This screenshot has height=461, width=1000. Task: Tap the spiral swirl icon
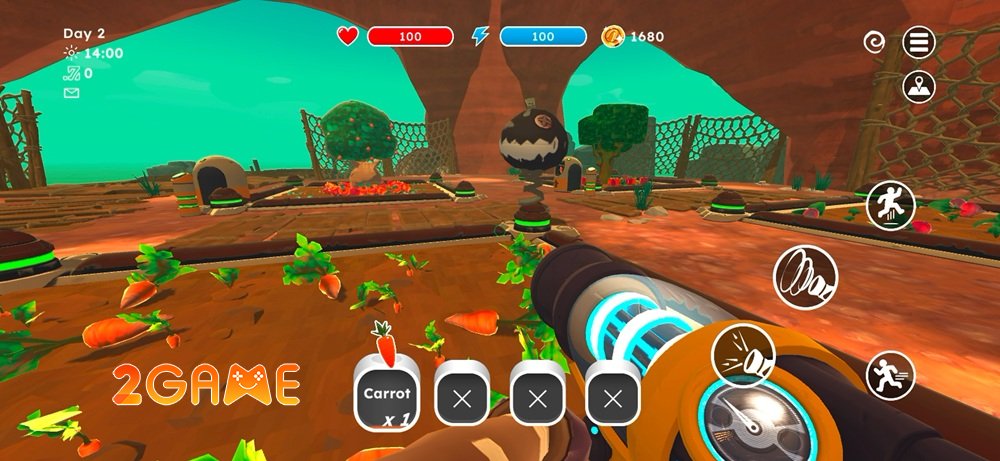(x=874, y=42)
